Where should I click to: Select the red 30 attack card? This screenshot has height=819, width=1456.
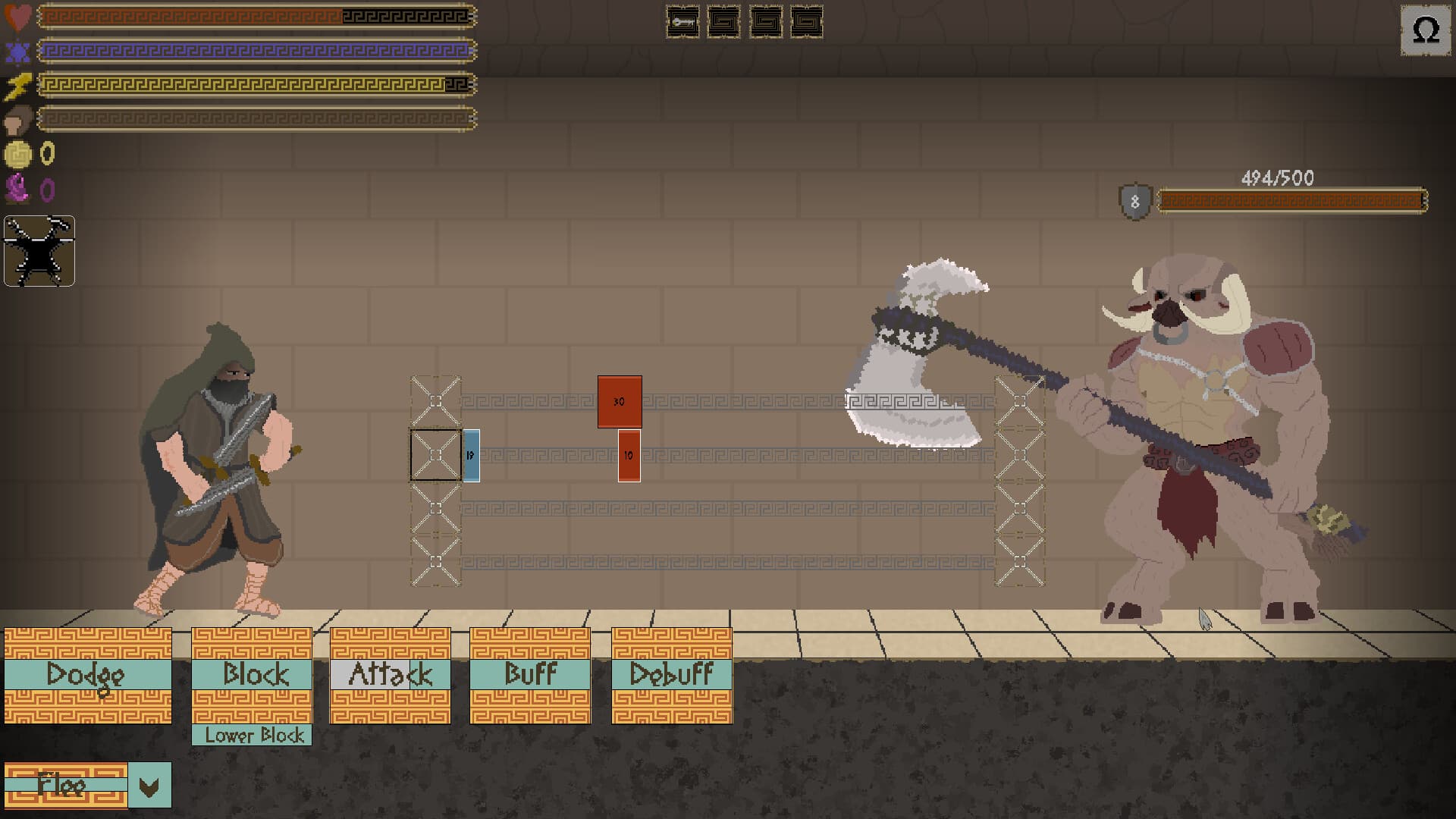[619, 401]
